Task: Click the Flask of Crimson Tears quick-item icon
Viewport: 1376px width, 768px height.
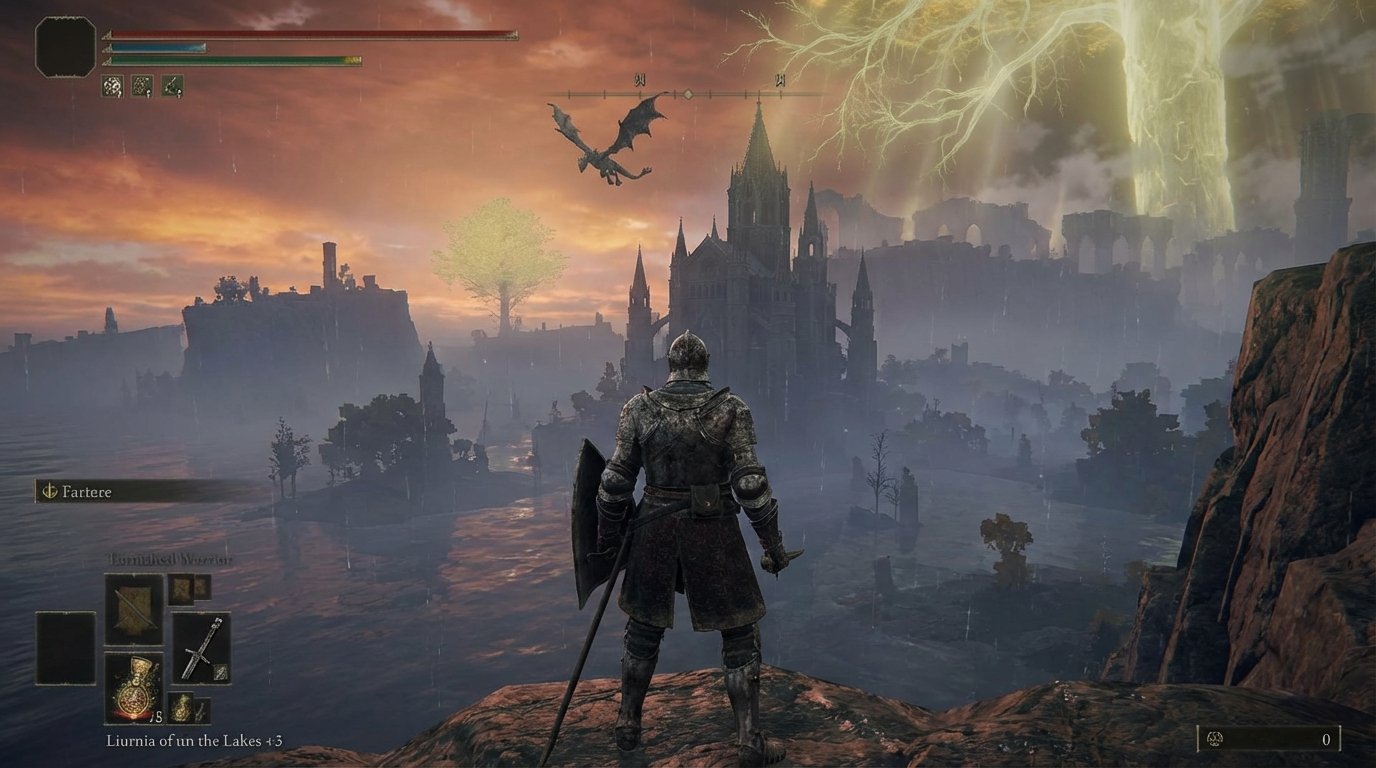Action: 133,688
